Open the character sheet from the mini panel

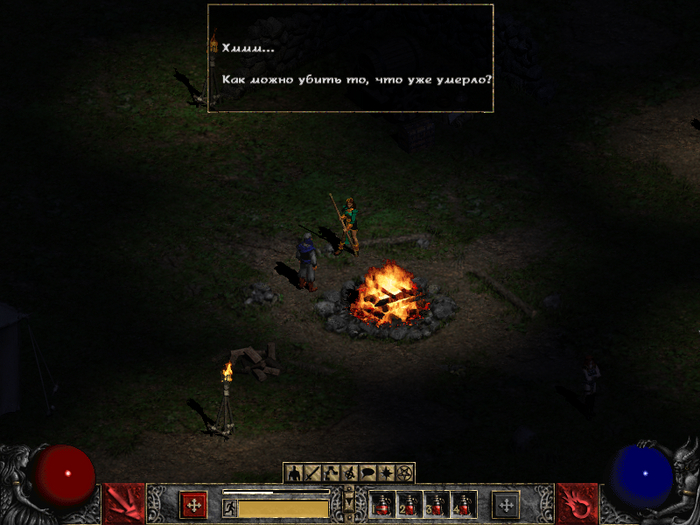(294, 472)
